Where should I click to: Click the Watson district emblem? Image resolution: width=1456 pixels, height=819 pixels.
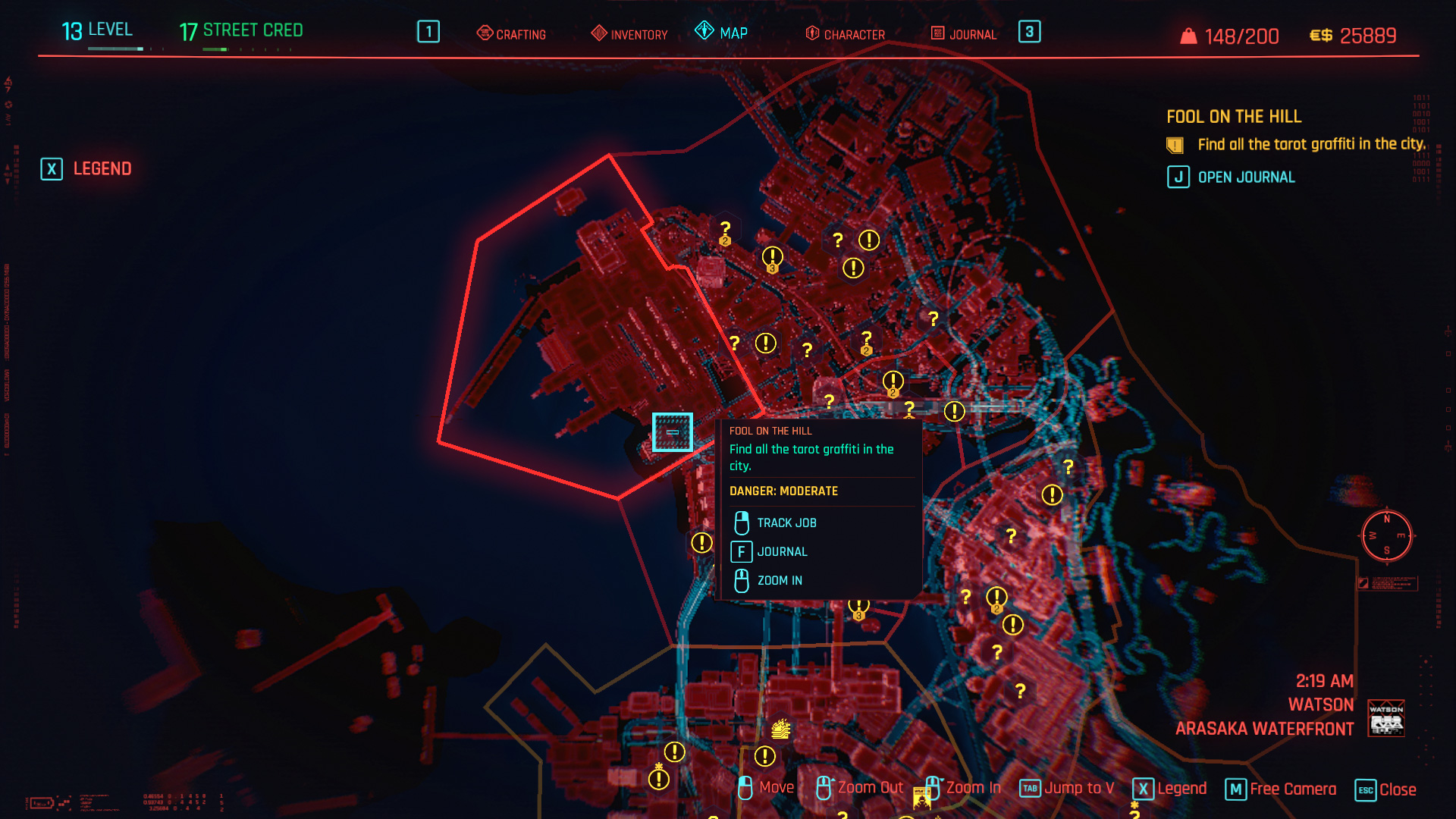1386,717
